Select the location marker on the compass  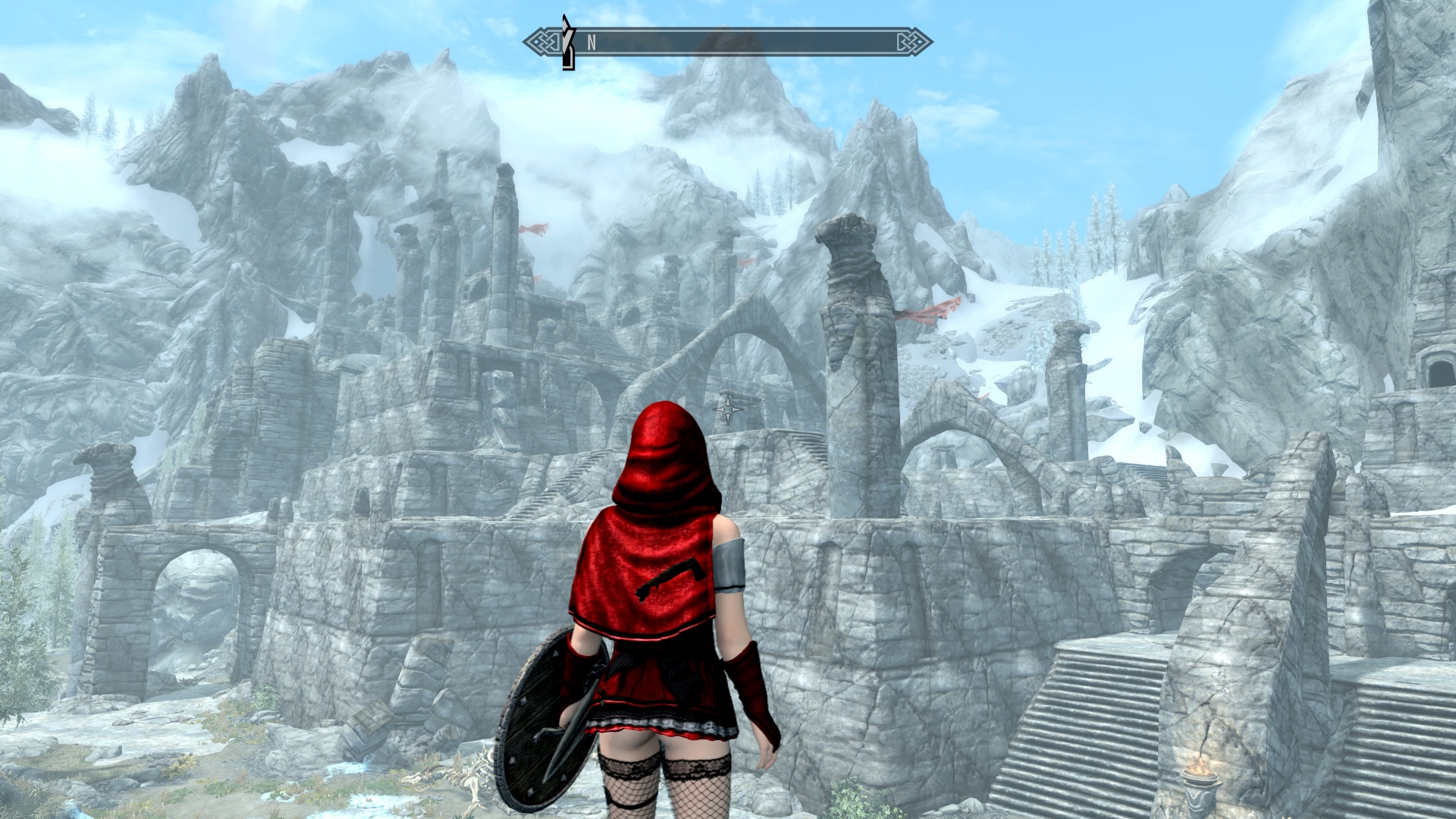pos(567,43)
